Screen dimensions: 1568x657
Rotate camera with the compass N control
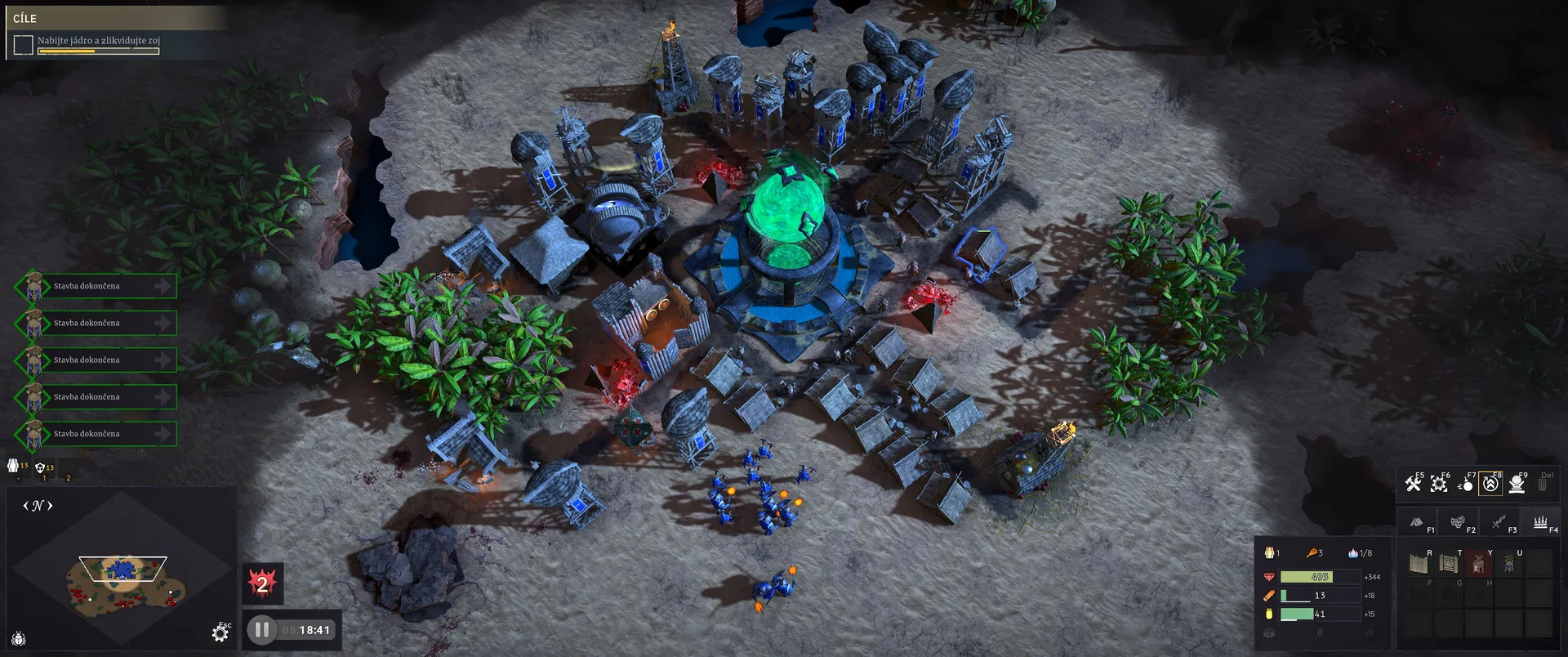pyautogui.click(x=38, y=506)
